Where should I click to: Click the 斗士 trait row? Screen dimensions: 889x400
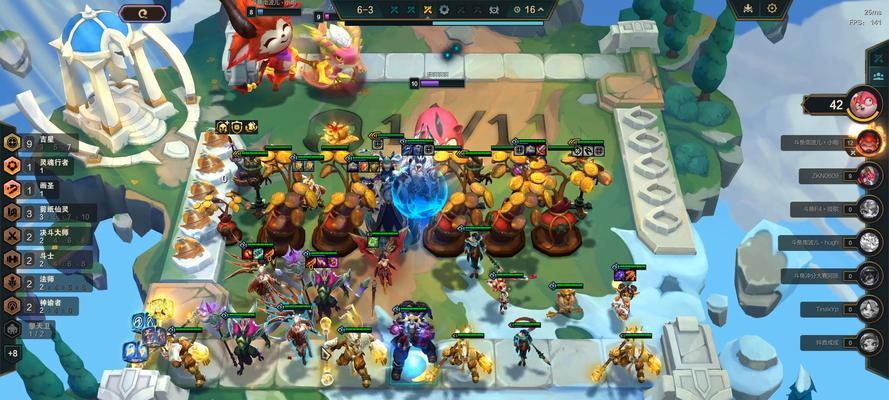pyautogui.click(x=40, y=258)
